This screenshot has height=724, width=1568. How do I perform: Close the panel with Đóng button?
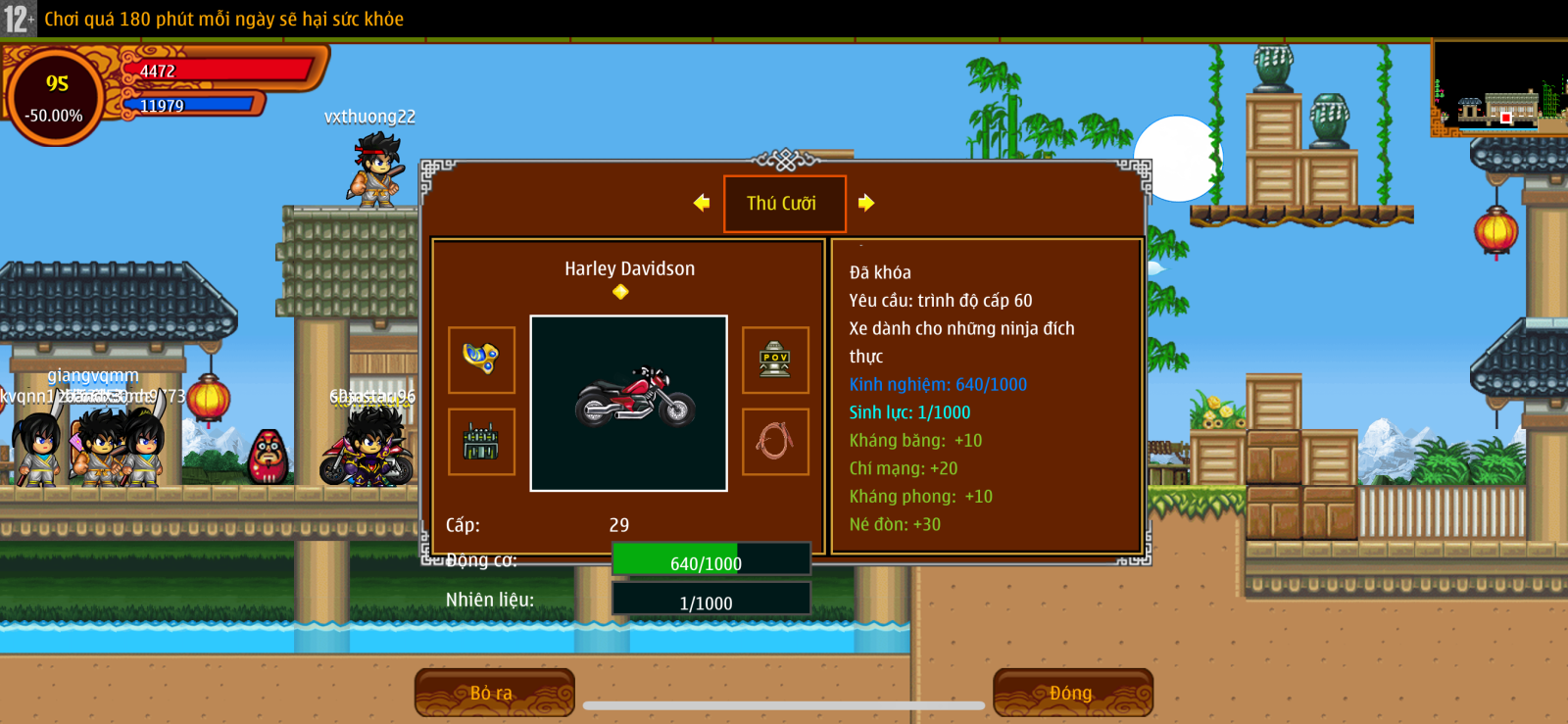tap(1071, 693)
